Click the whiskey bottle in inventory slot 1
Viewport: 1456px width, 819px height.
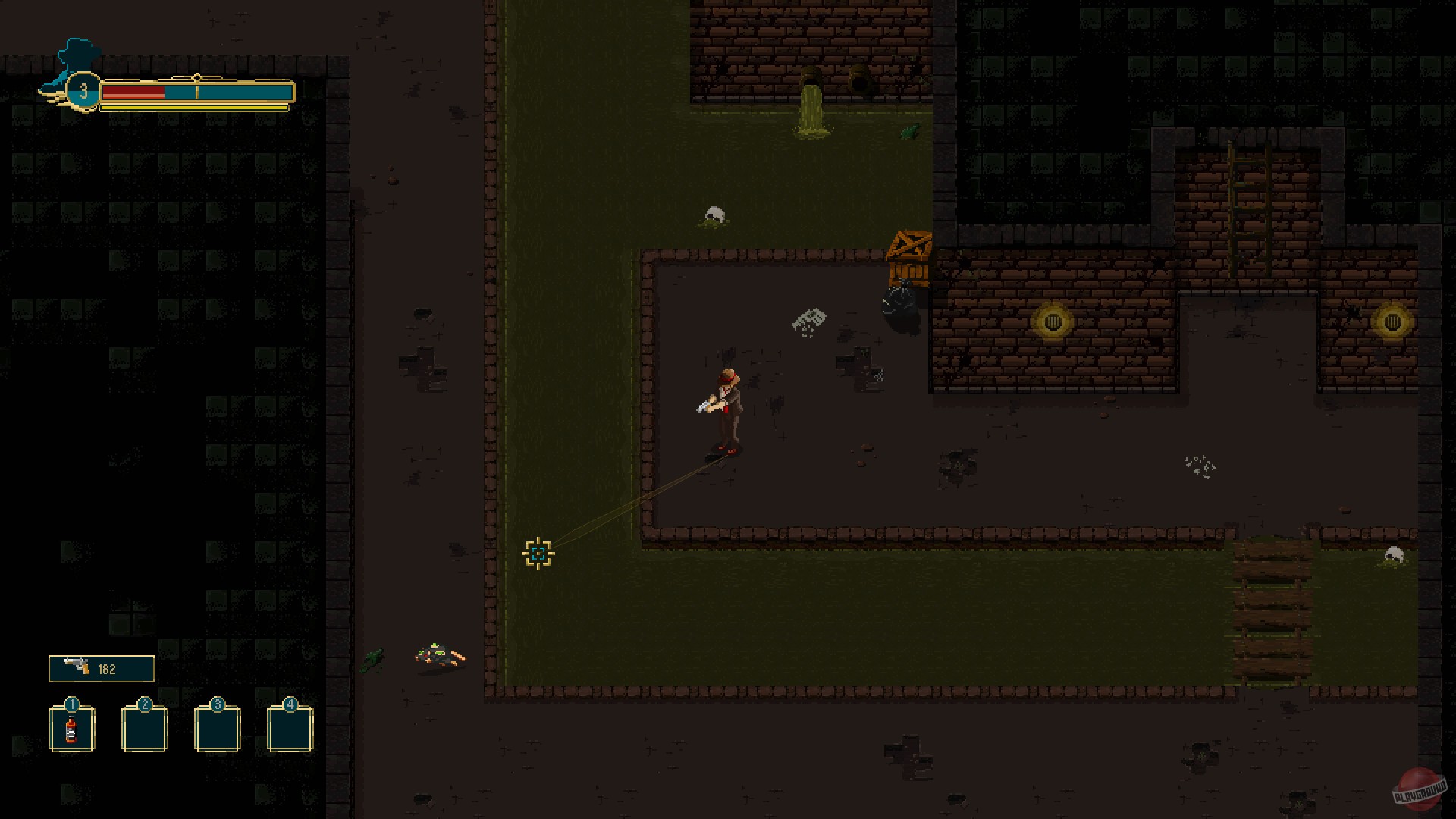pyautogui.click(x=71, y=730)
